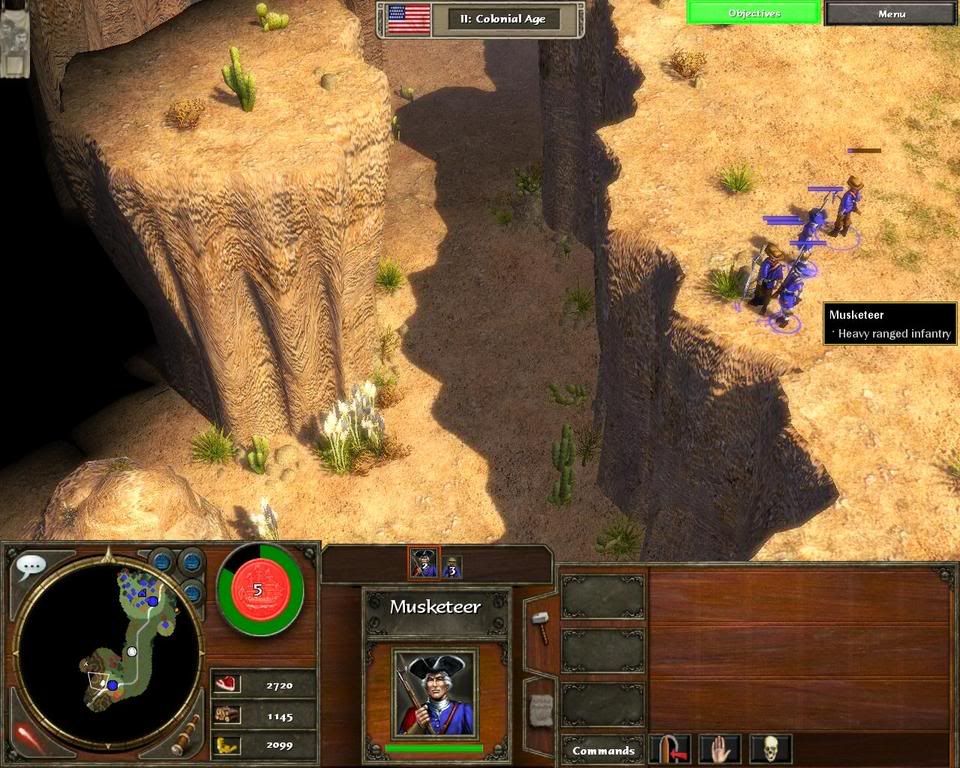Open the Objectives panel
The height and width of the screenshot is (768, 960).
754,13
